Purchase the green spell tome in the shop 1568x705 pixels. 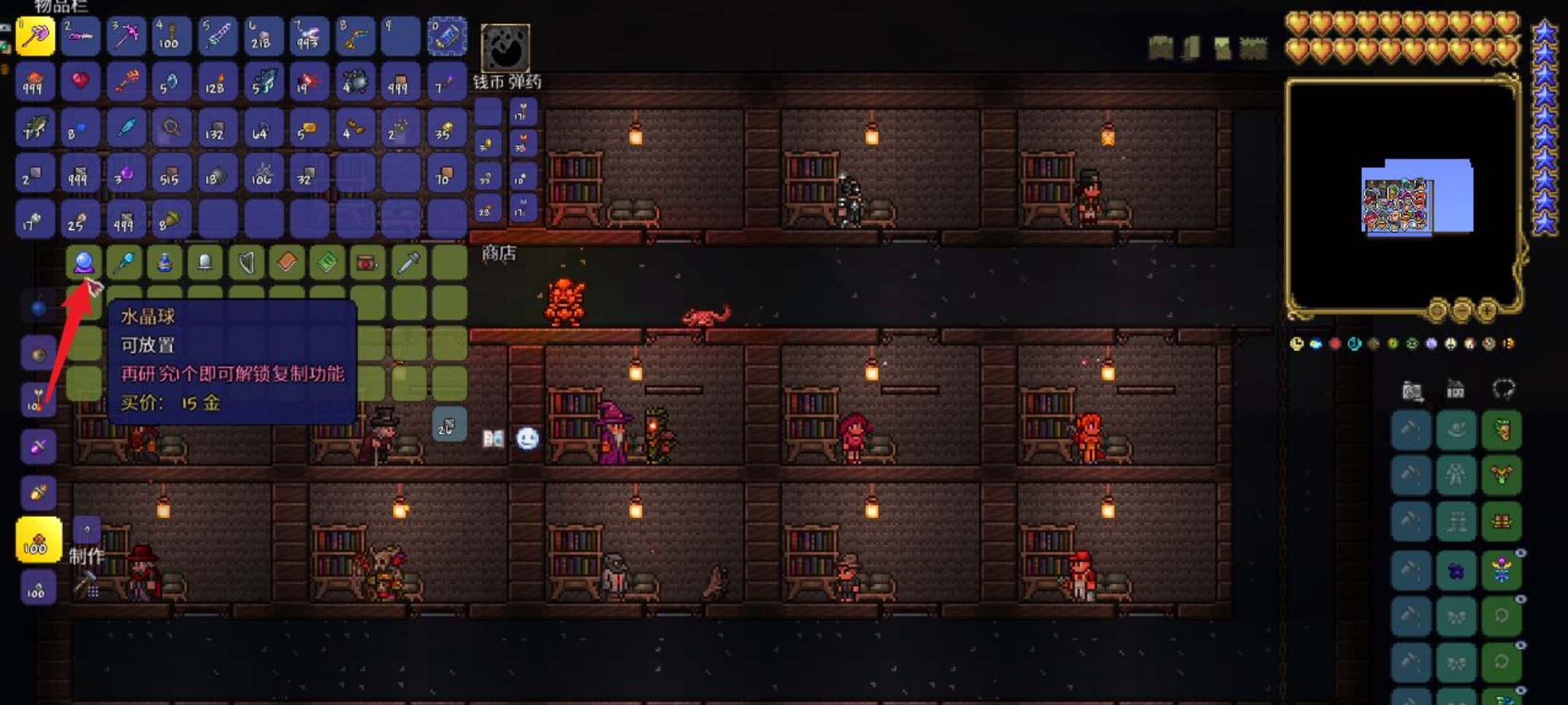pos(326,263)
